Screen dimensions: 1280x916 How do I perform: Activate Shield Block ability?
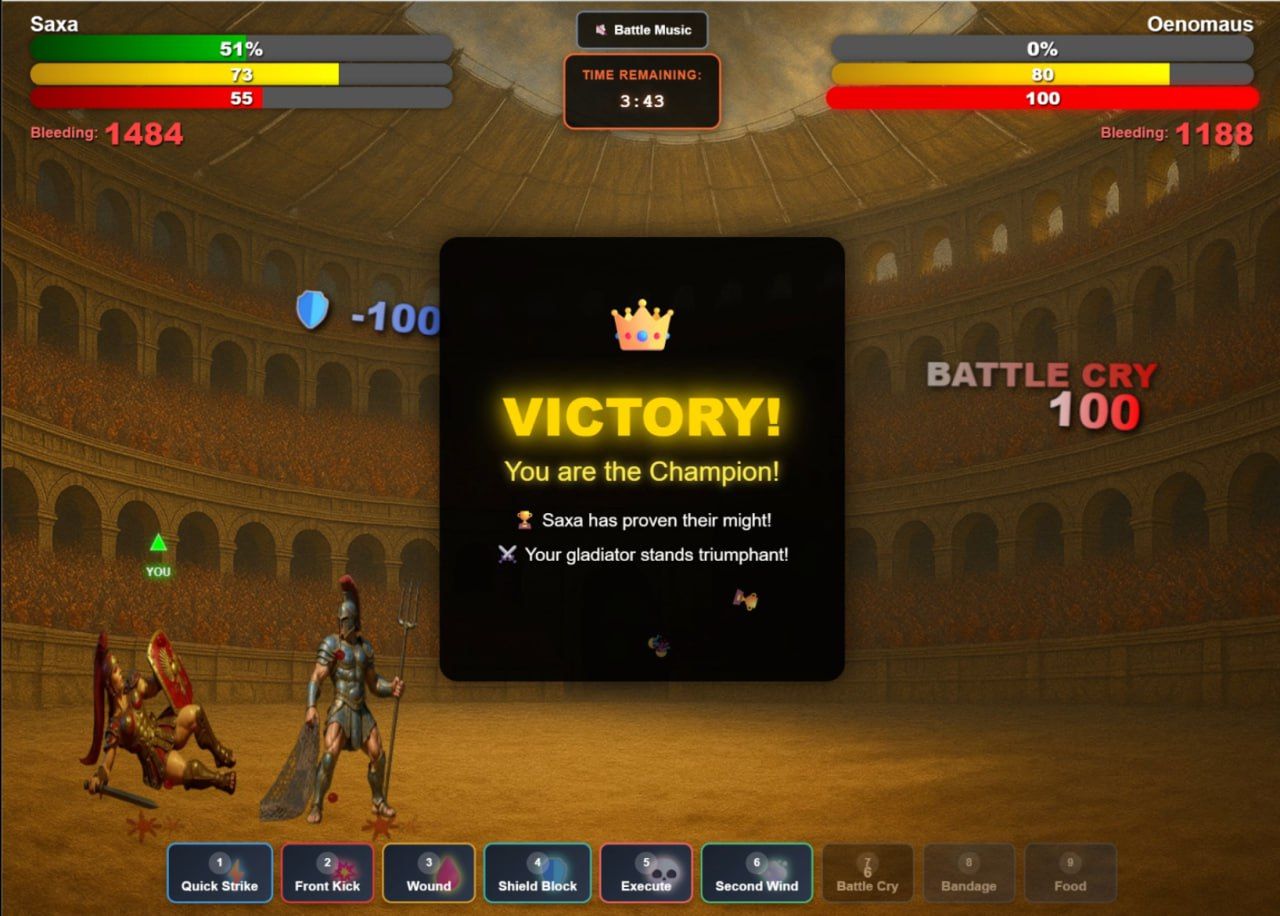538,873
